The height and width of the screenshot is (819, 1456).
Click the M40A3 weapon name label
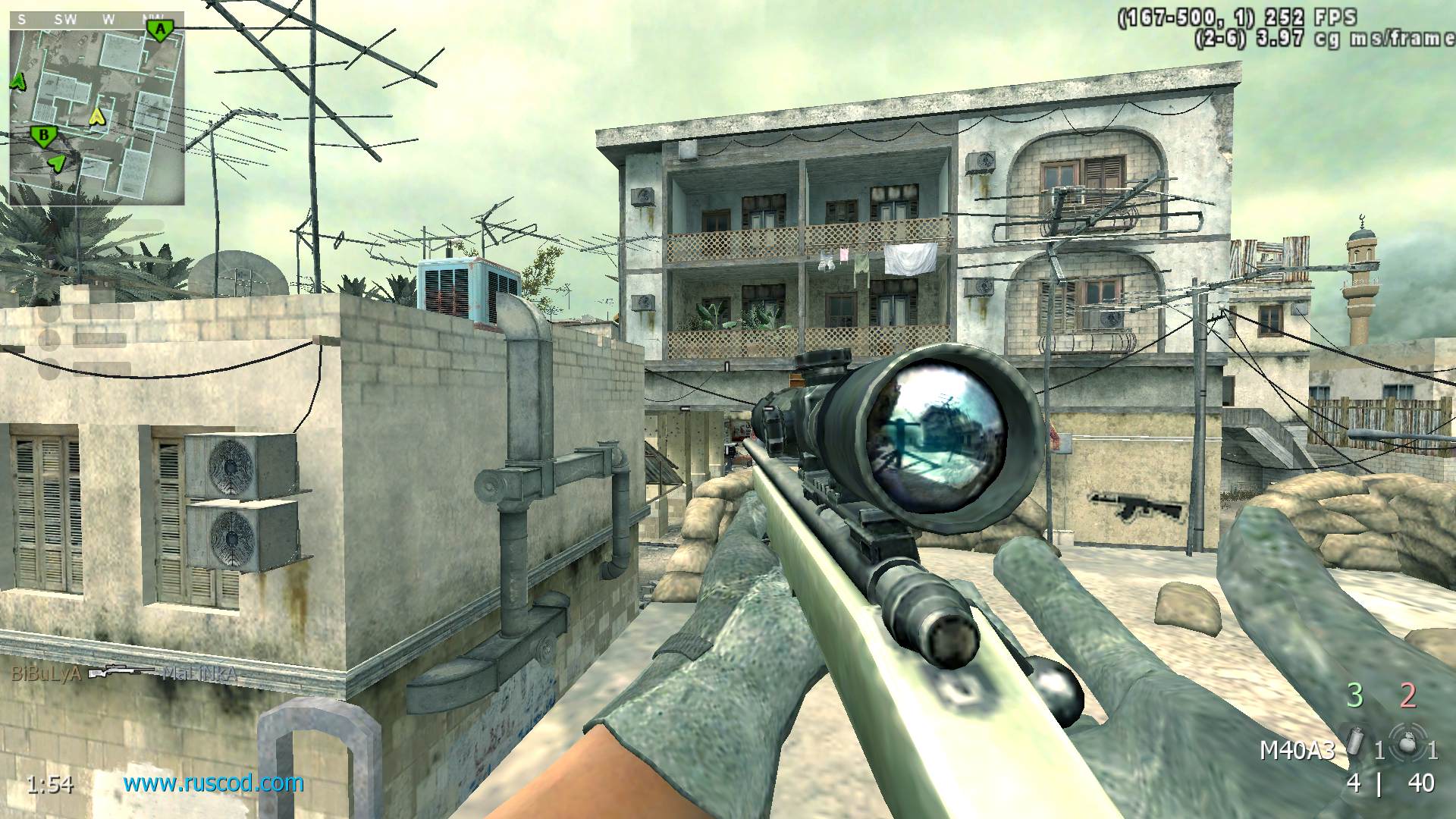pyautogui.click(x=1297, y=751)
